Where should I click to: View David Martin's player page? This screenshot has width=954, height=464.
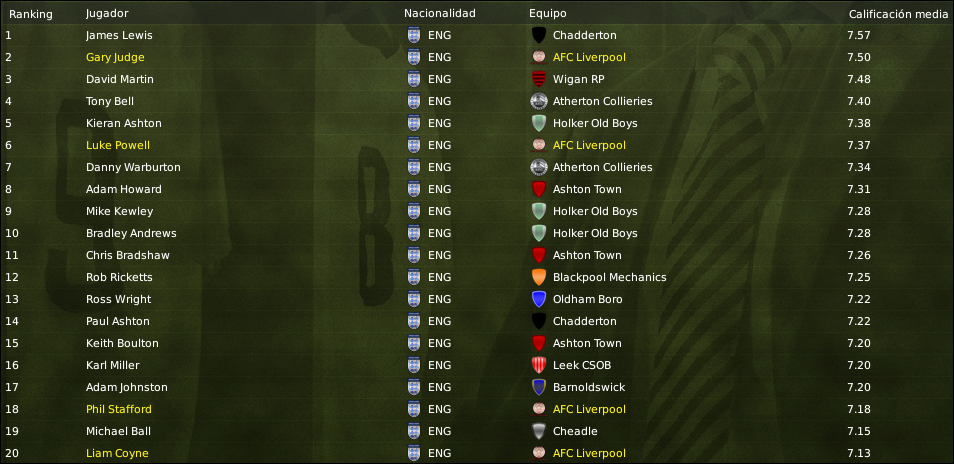[x=120, y=79]
